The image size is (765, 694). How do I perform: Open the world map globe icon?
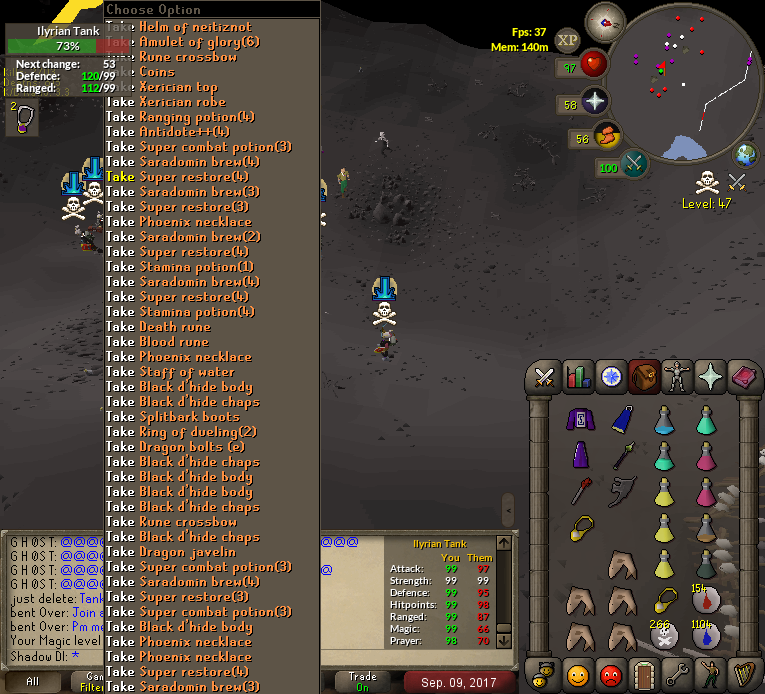click(x=745, y=155)
